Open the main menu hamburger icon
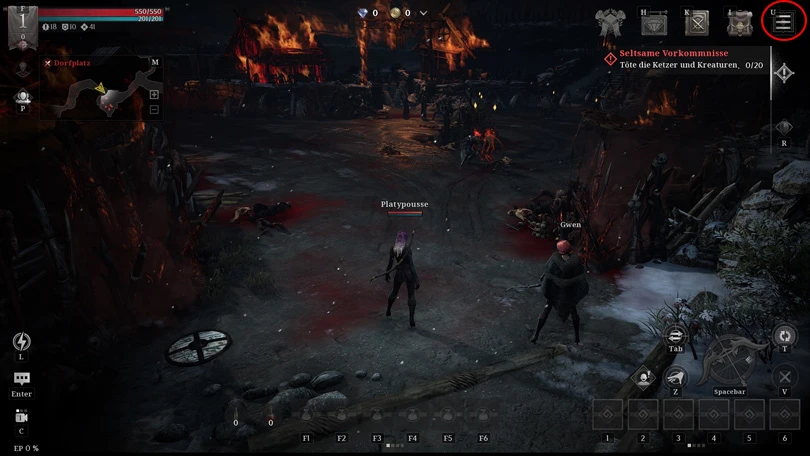810x456 pixels. point(784,22)
